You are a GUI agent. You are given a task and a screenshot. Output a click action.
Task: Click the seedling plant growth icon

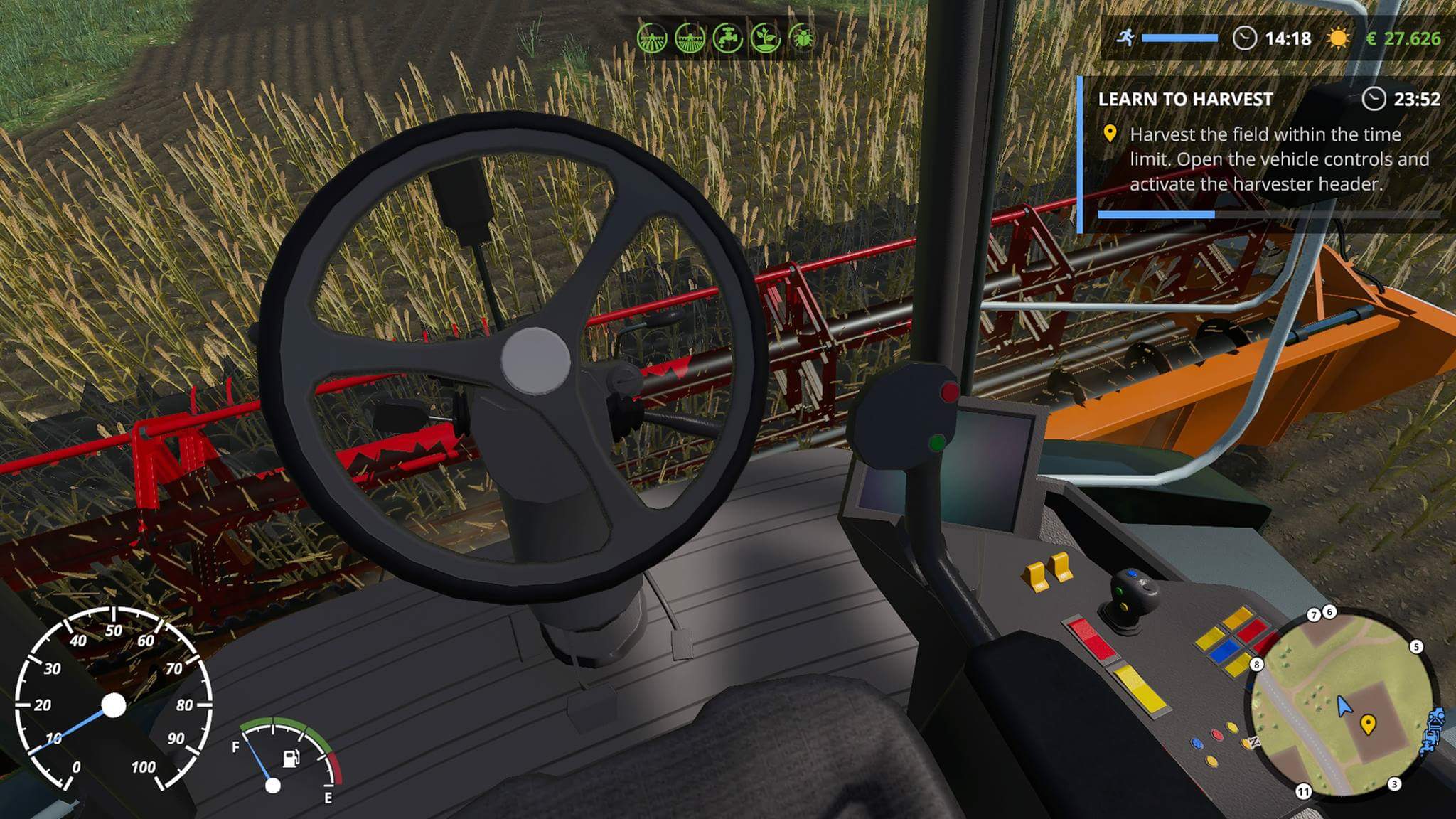765,38
